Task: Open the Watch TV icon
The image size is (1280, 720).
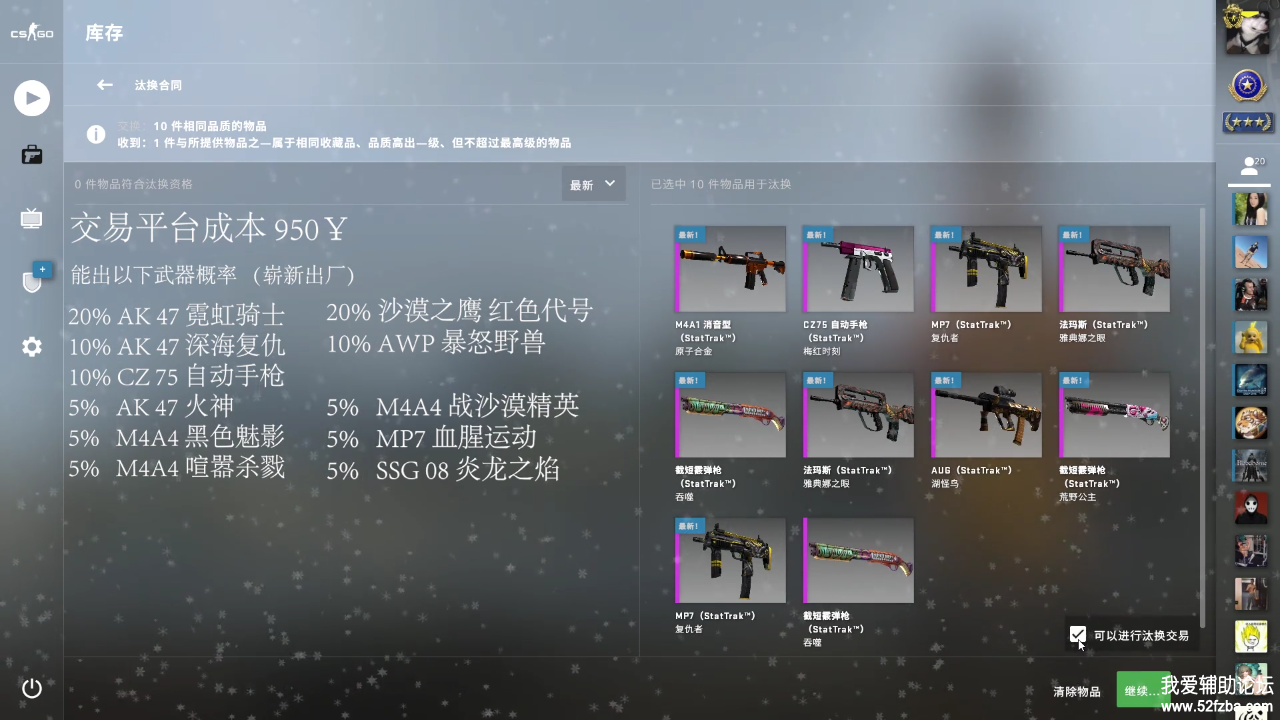Action: coord(32,219)
